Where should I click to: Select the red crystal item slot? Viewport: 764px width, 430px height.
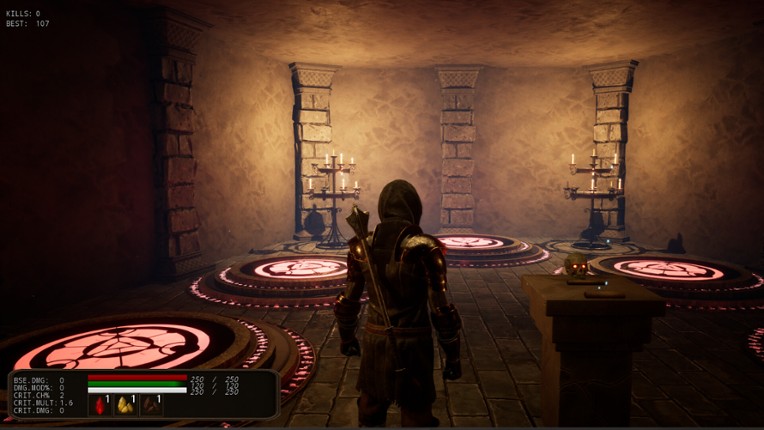coord(100,405)
